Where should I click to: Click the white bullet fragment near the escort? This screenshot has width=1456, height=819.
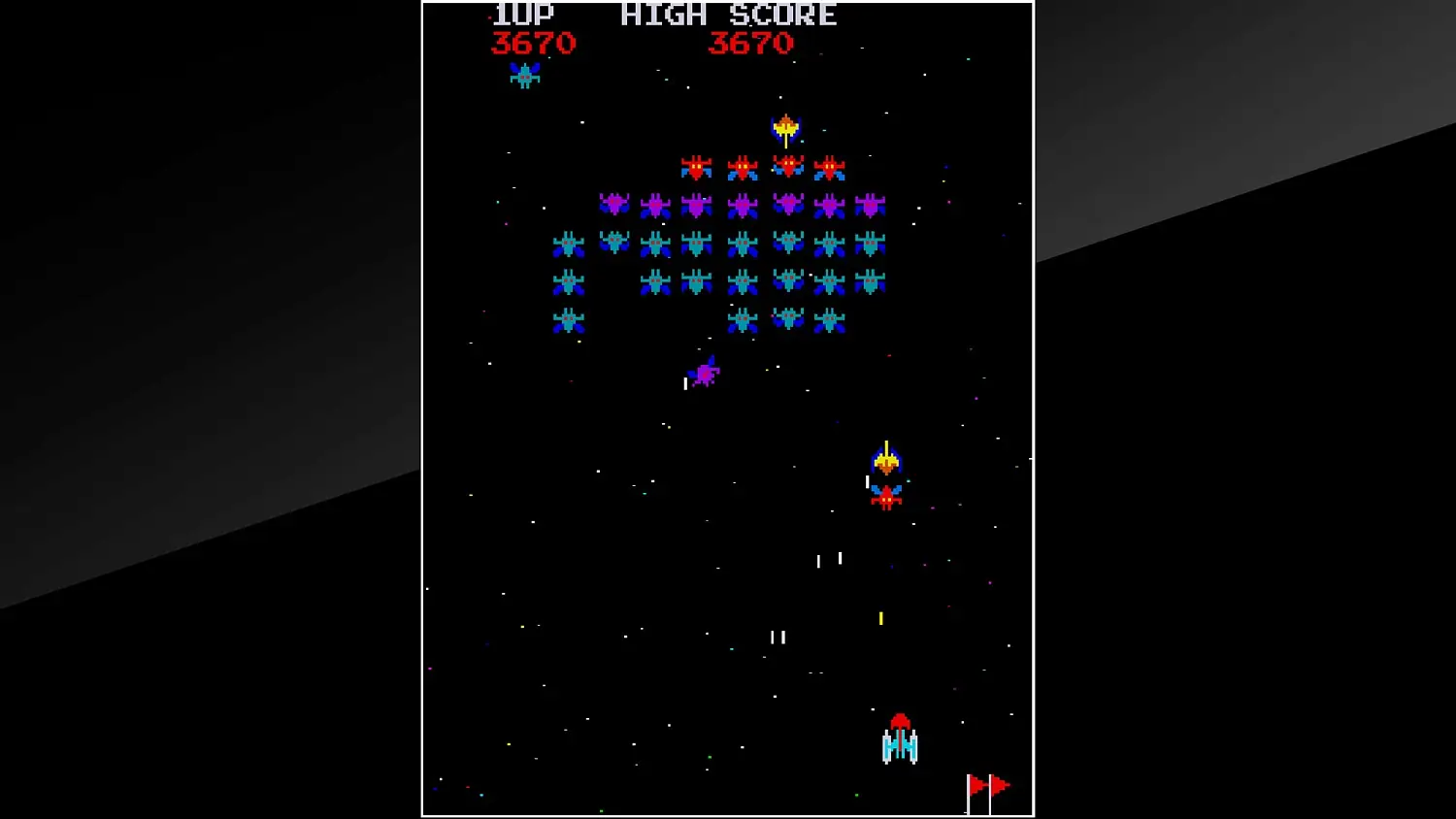click(x=867, y=480)
